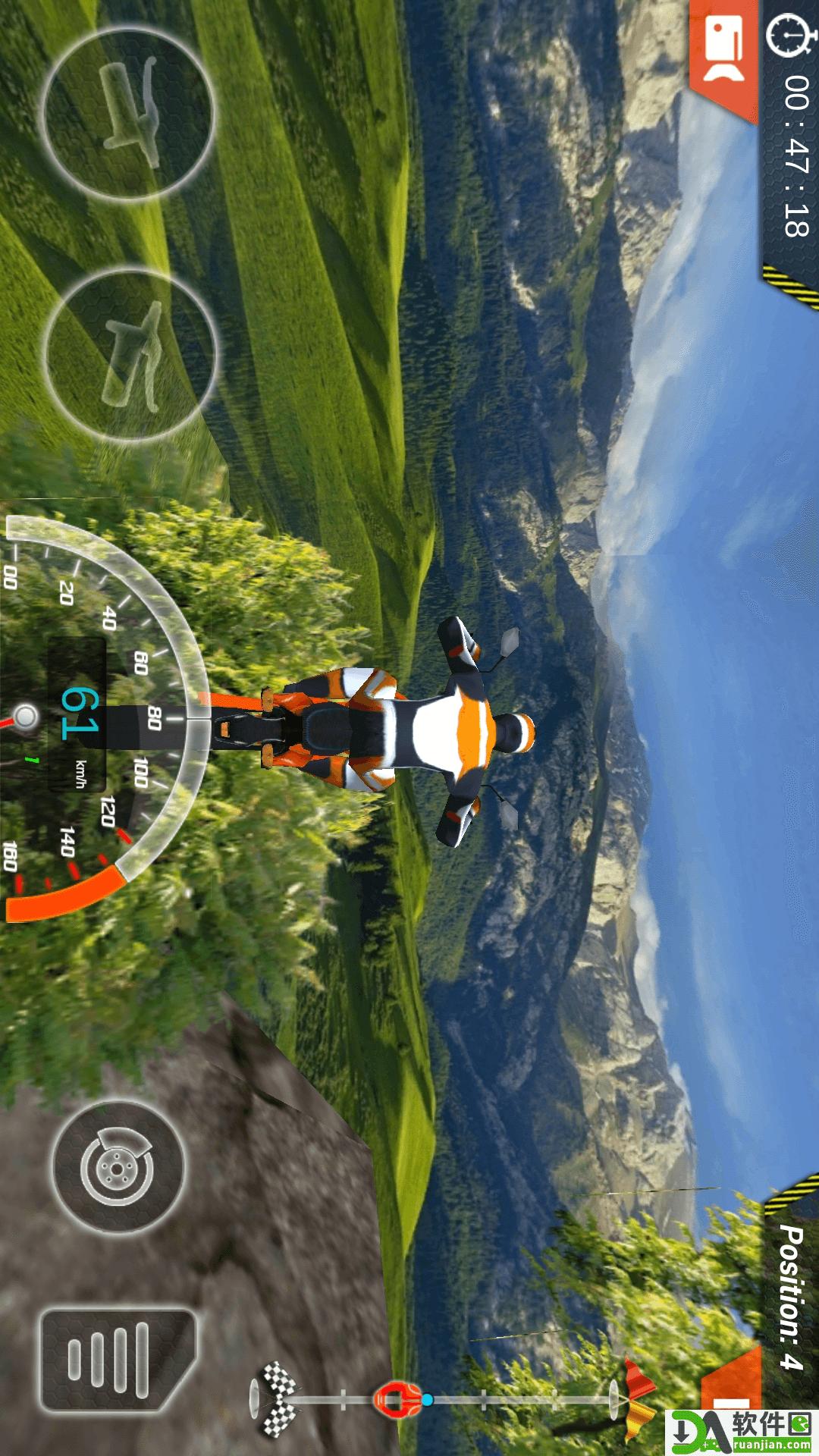819x1456 pixels.
Task: Tap the disc brake button
Action: (118, 1168)
